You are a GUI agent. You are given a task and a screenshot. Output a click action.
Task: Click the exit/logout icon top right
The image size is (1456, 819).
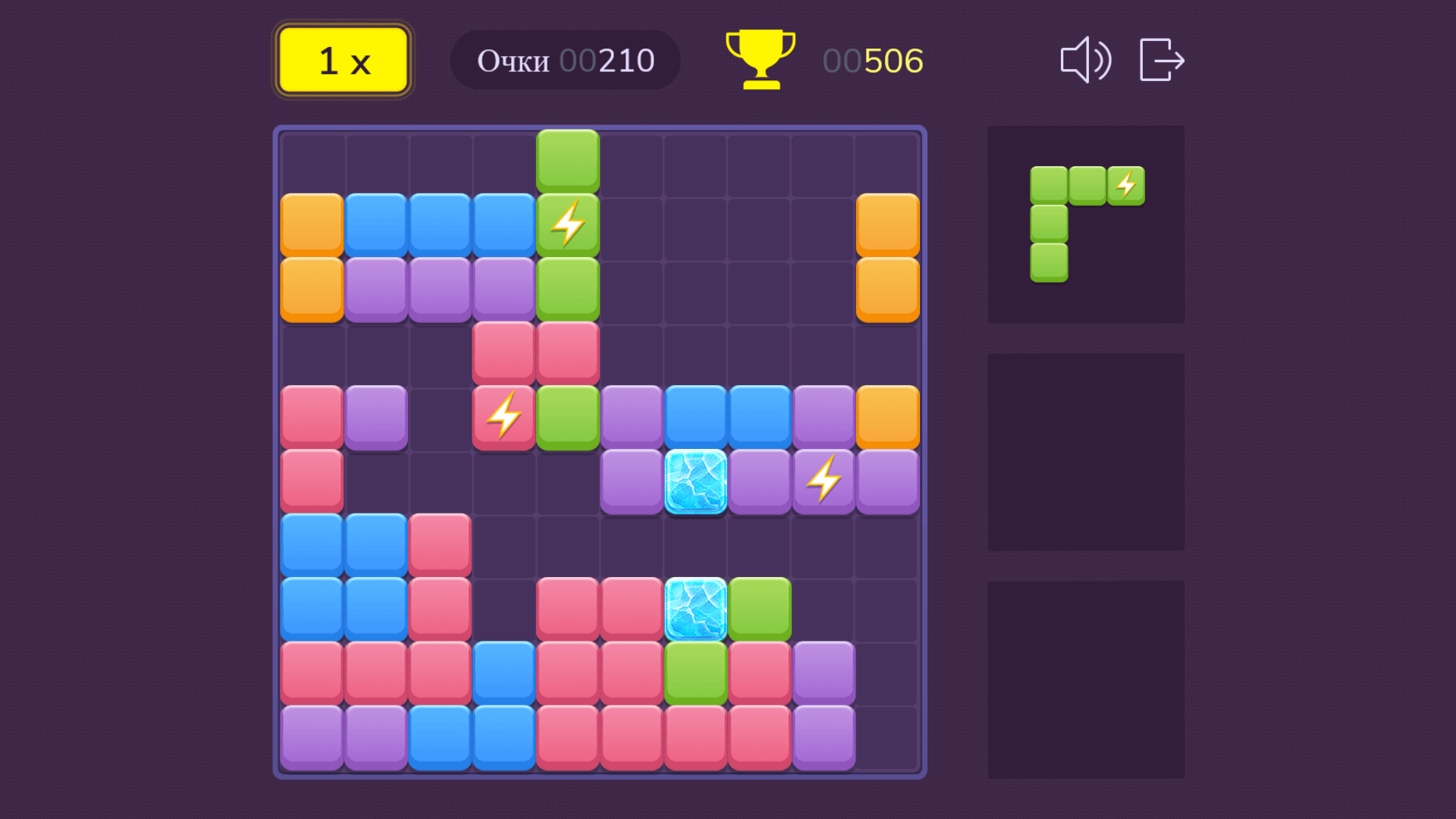point(1160,61)
